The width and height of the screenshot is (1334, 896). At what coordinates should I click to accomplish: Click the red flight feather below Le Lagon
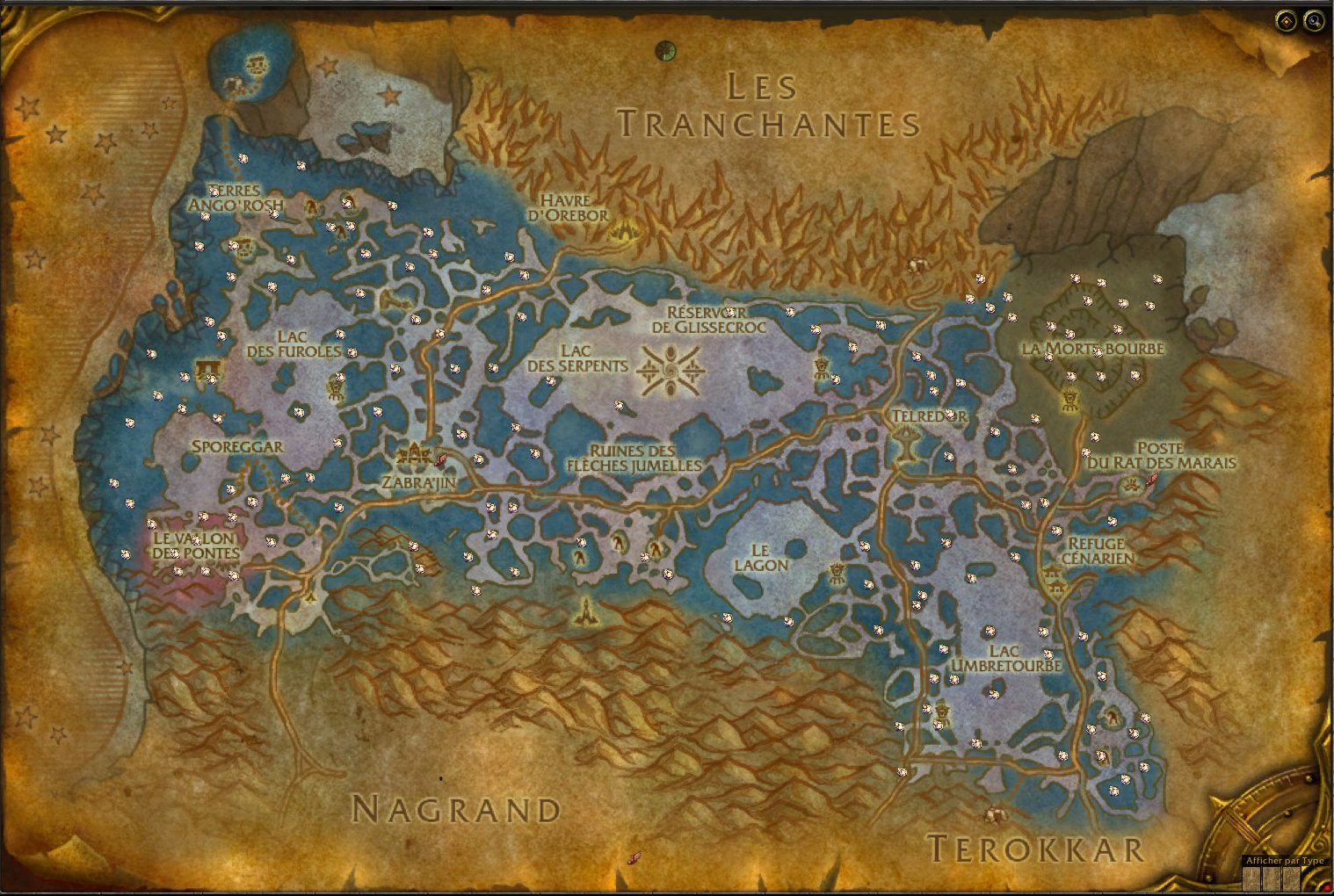point(634,856)
